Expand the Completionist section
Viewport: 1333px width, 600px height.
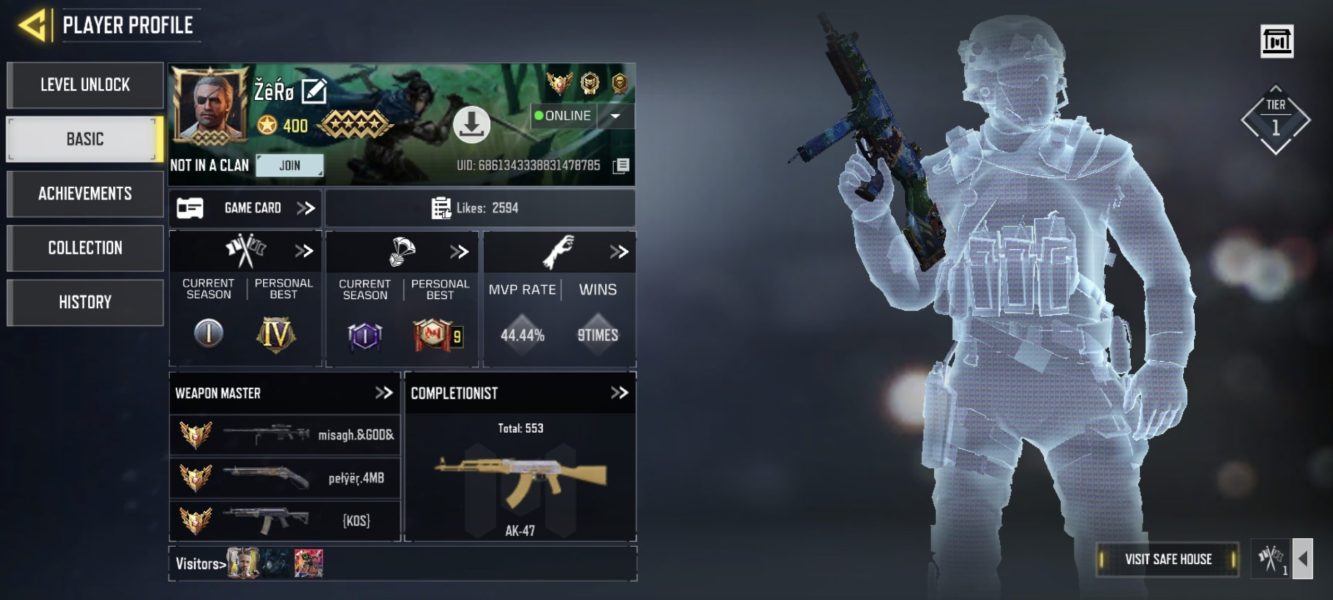coord(619,393)
